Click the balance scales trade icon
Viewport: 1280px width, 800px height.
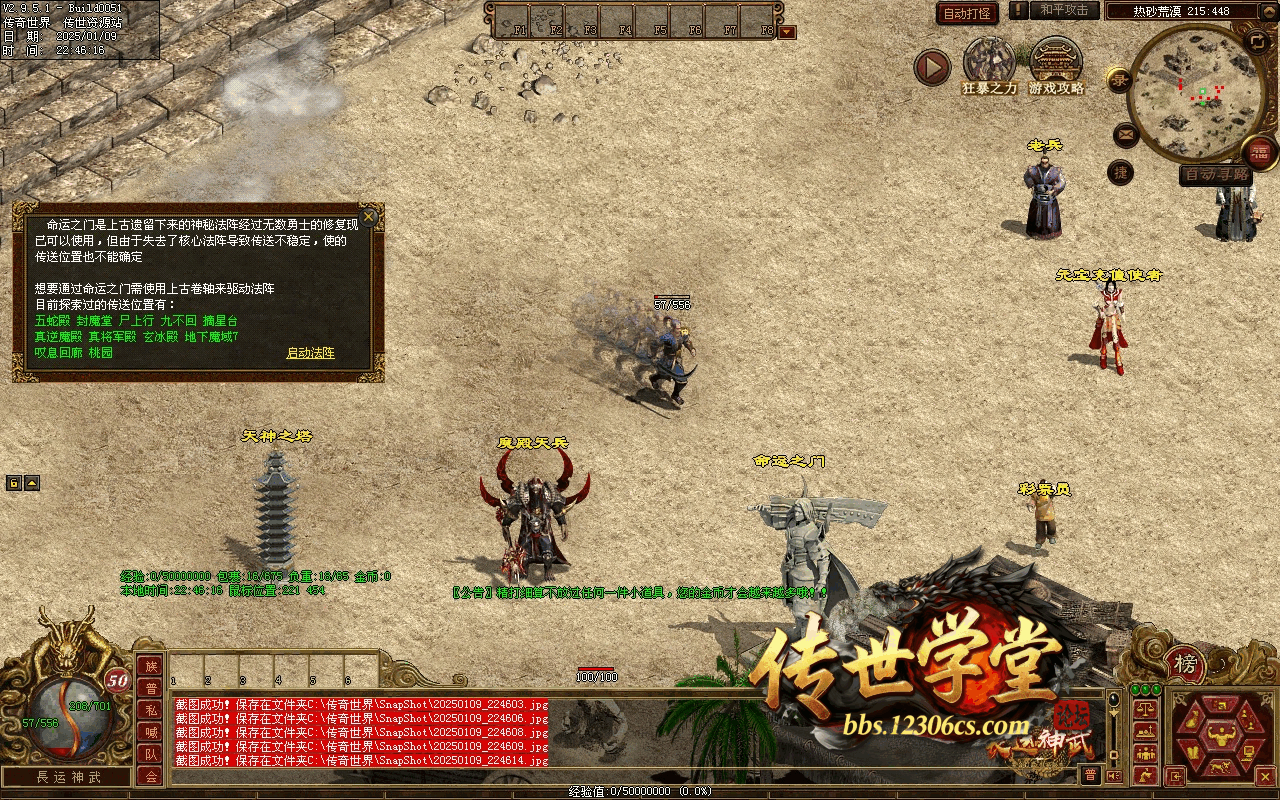click(1143, 707)
